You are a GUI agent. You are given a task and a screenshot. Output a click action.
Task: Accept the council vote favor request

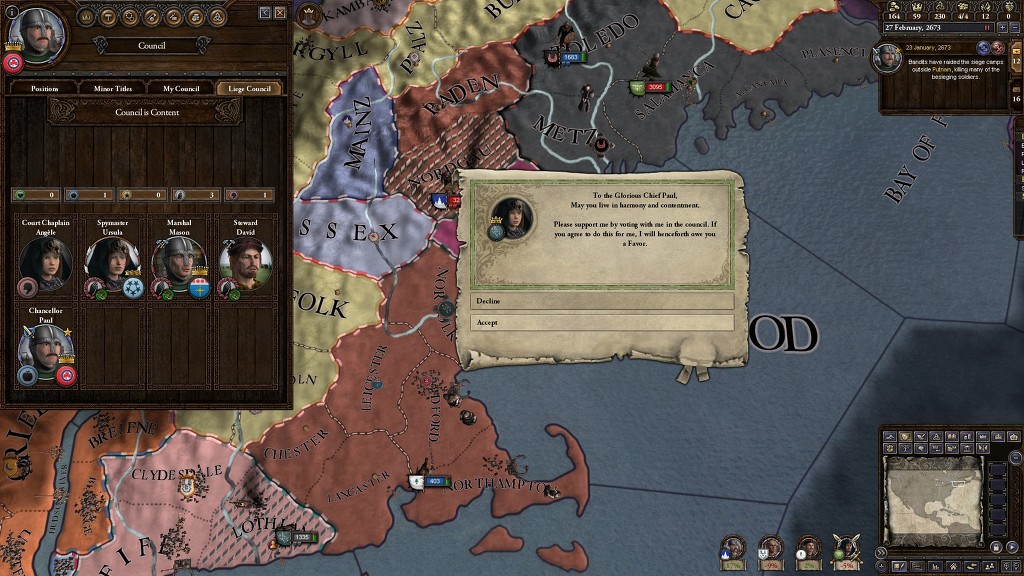(602, 323)
